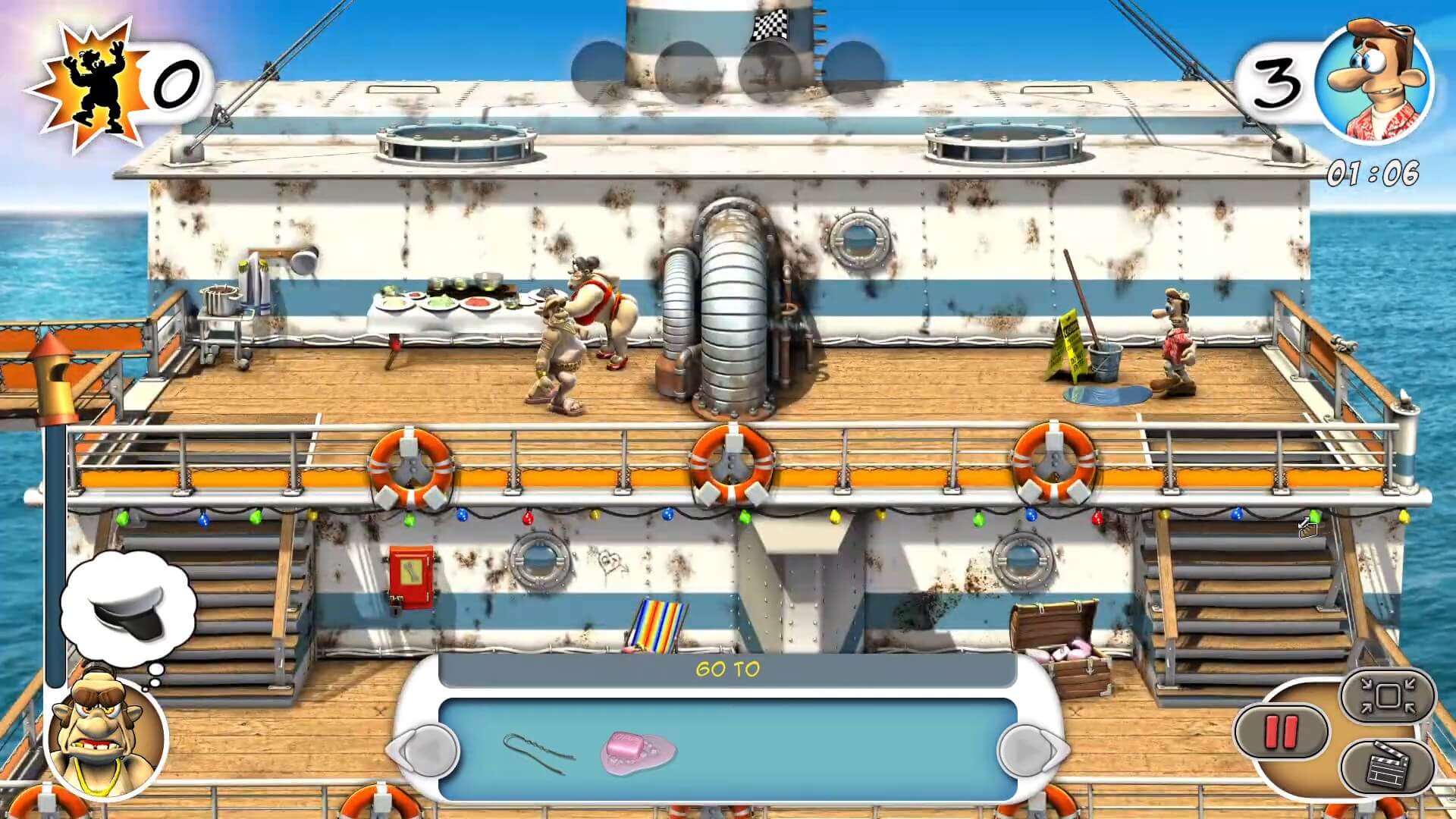Click the yellow caution sign

pyautogui.click(x=1067, y=341)
